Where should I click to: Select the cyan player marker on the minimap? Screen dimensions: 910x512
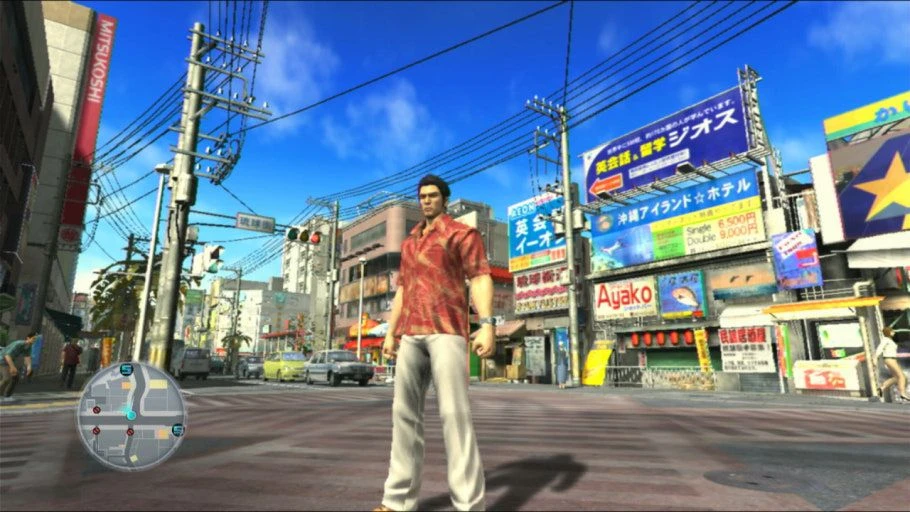[131, 414]
